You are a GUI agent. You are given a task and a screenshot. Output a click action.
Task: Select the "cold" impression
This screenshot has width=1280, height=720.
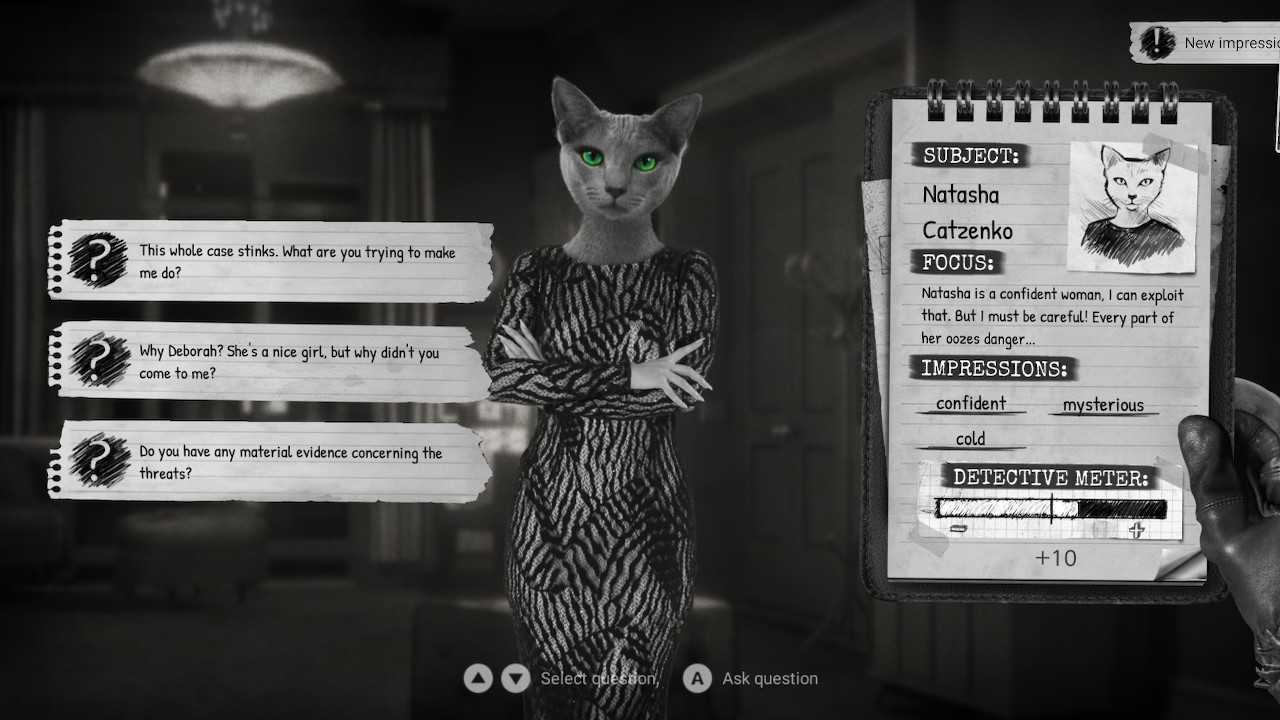click(x=970, y=439)
